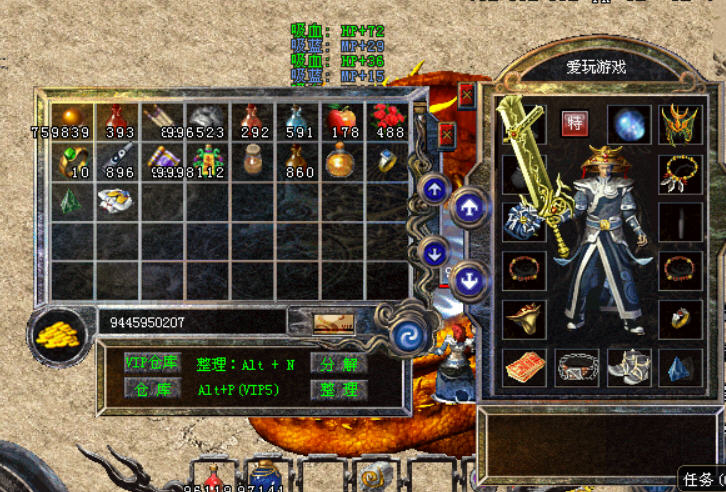Sort the bag with 整理 button
Viewport: 726px width, 492px height.
pyautogui.click(x=338, y=389)
